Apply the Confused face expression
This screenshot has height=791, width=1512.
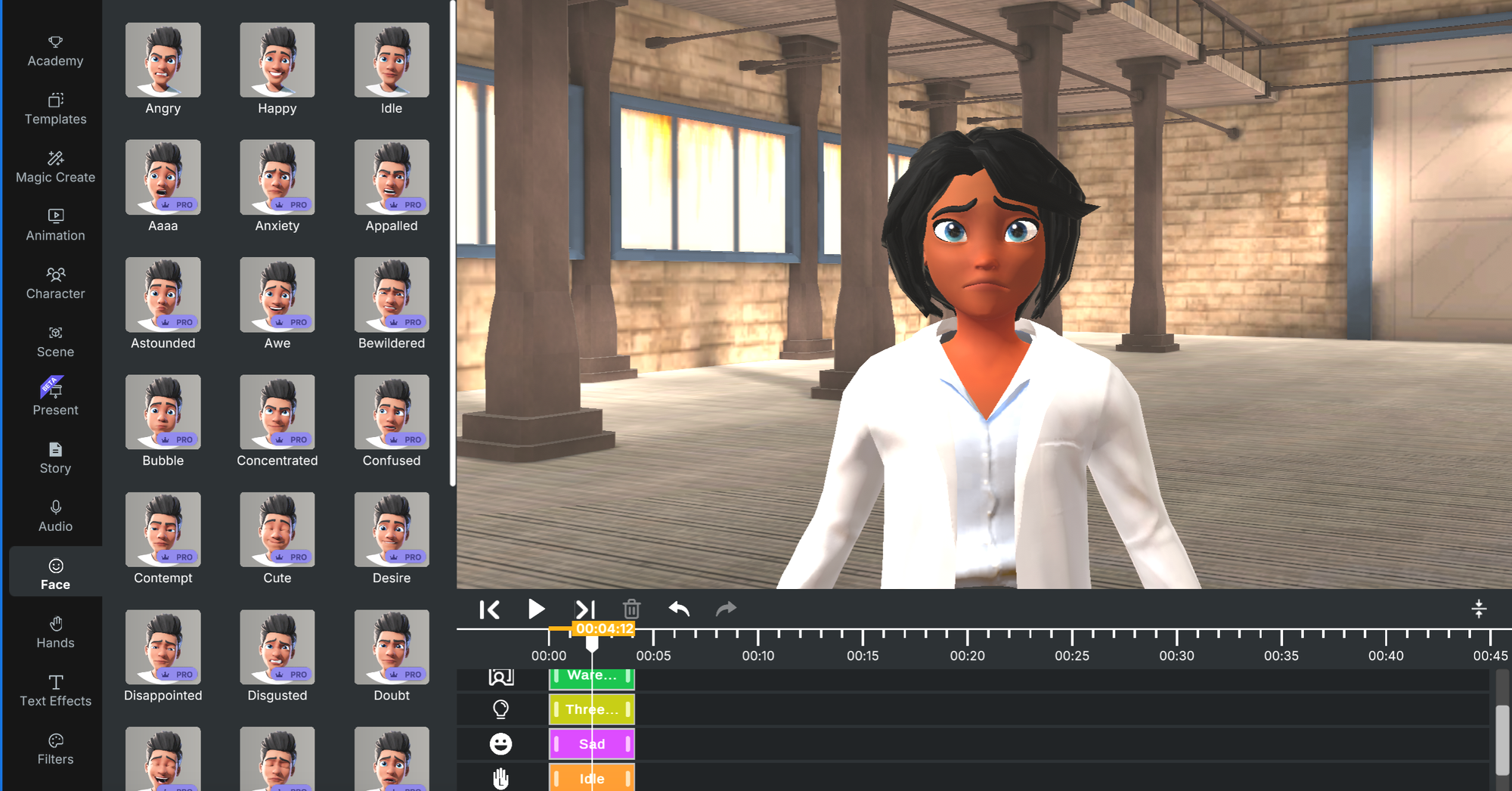coord(391,412)
